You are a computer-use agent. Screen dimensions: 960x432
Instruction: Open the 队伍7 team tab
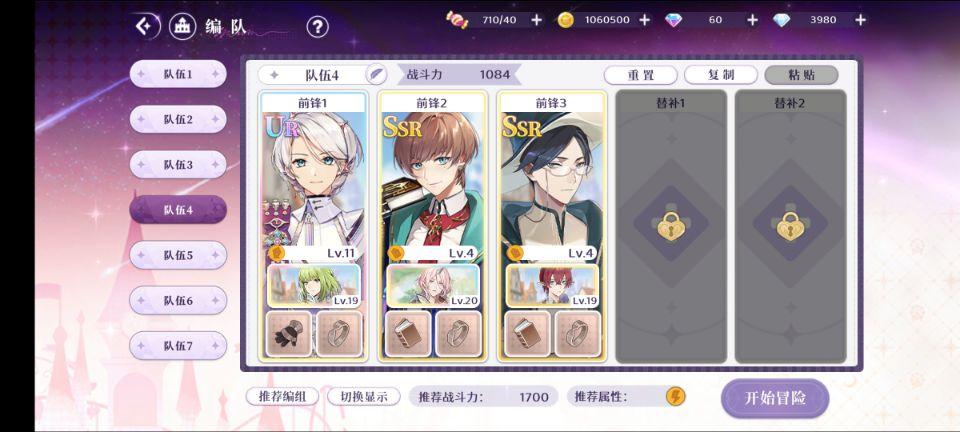click(178, 345)
